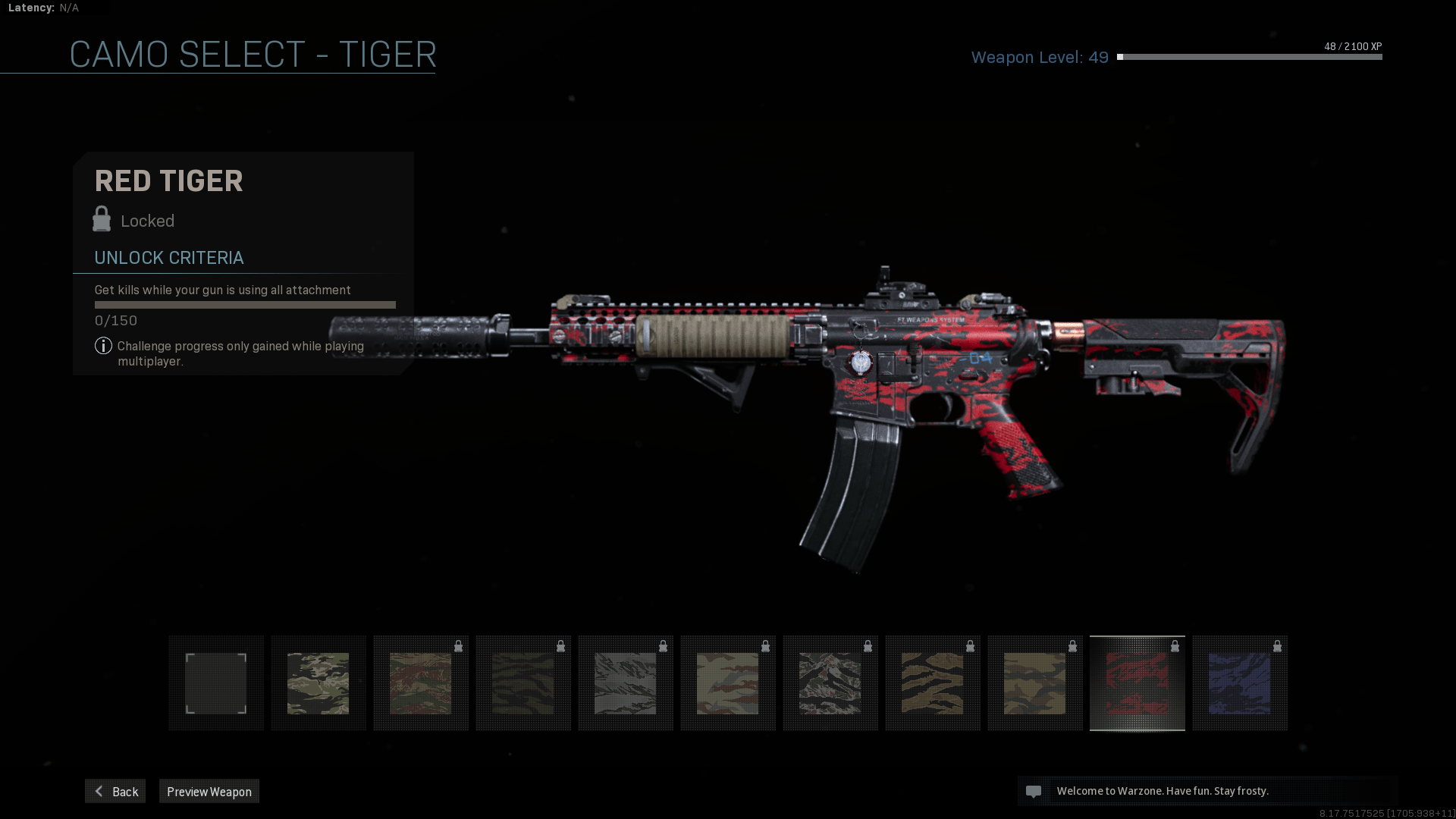Select the empty no-camo slot

click(x=216, y=683)
